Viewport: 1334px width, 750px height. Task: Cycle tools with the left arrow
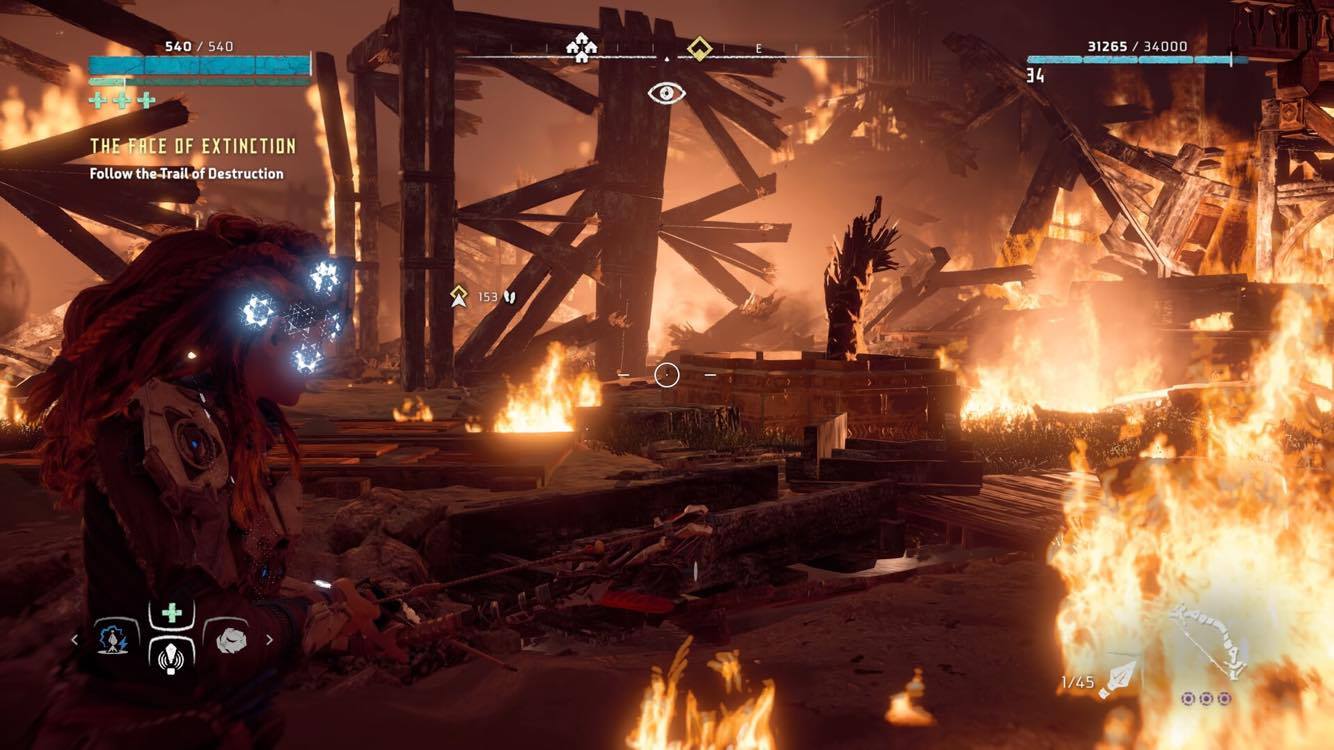click(75, 639)
